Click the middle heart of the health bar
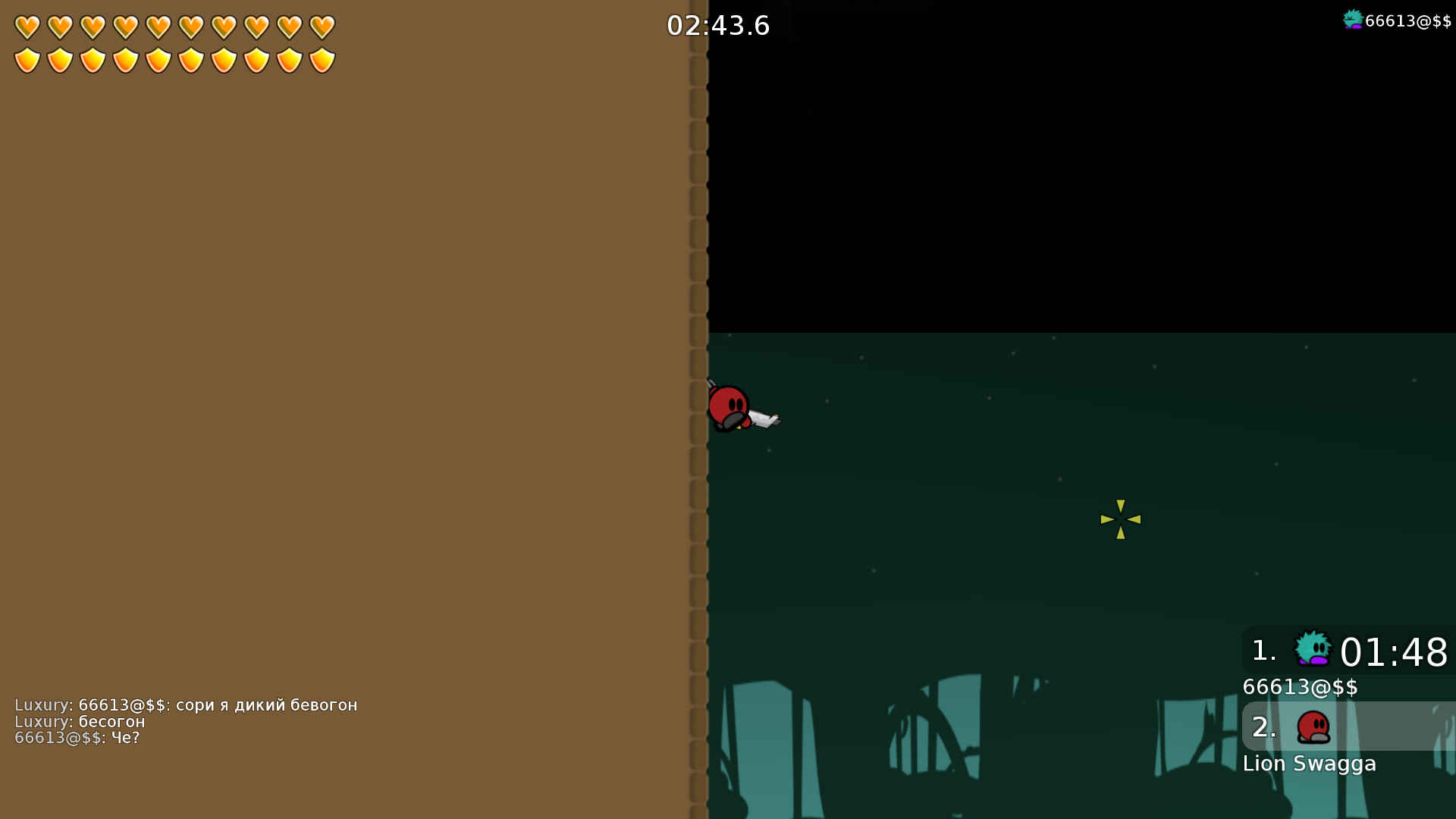 click(157, 25)
